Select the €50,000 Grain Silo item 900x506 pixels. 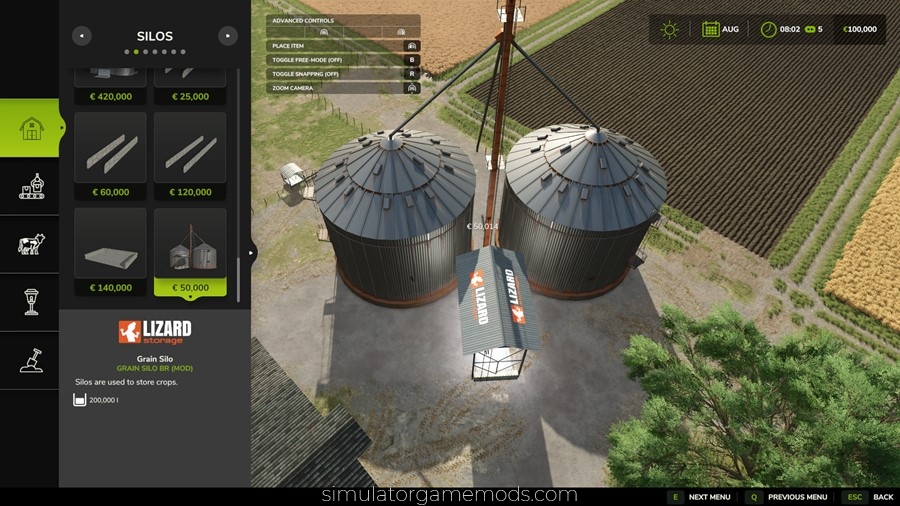tap(190, 251)
